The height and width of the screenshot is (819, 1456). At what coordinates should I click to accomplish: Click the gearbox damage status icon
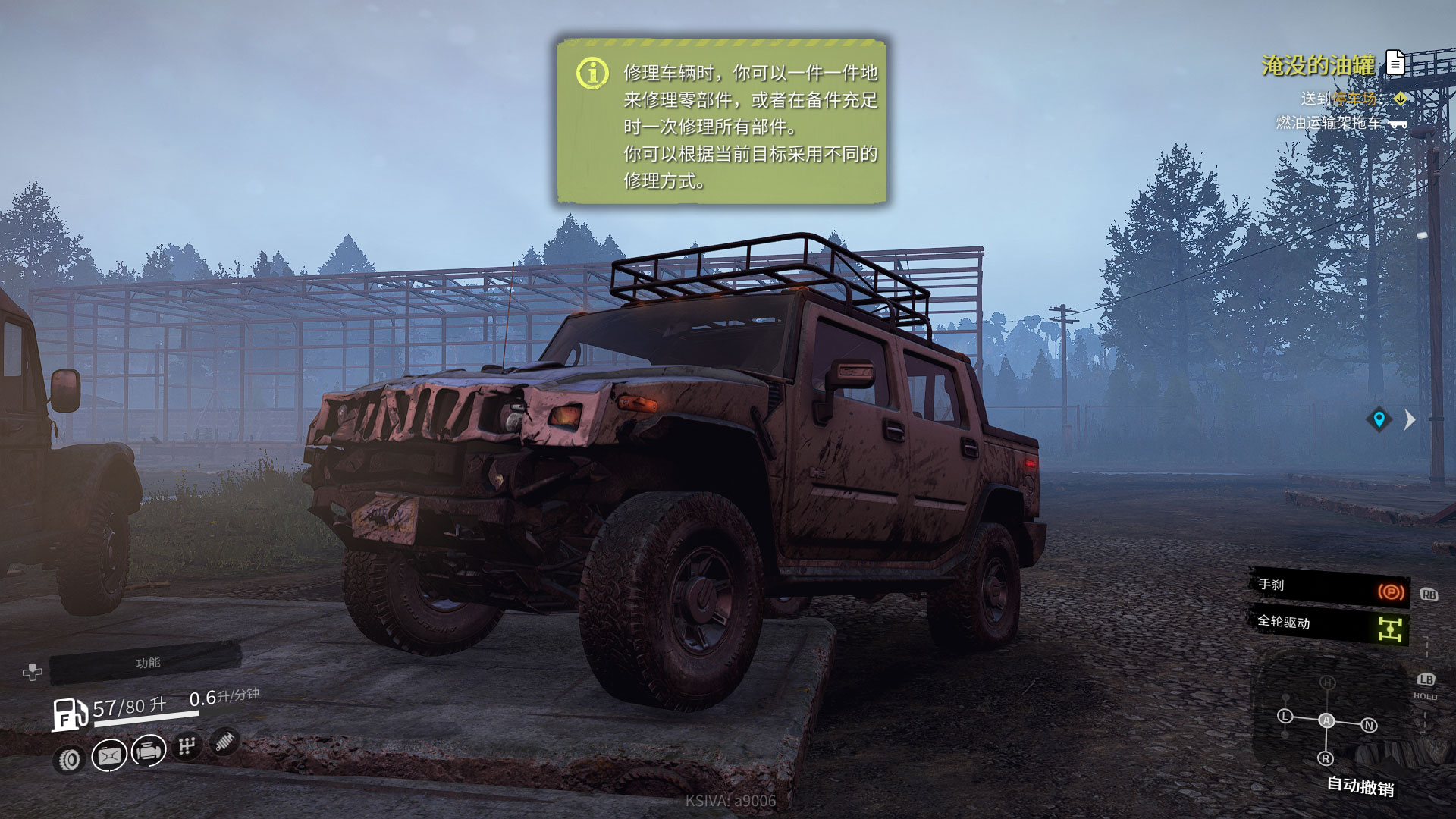point(187,746)
